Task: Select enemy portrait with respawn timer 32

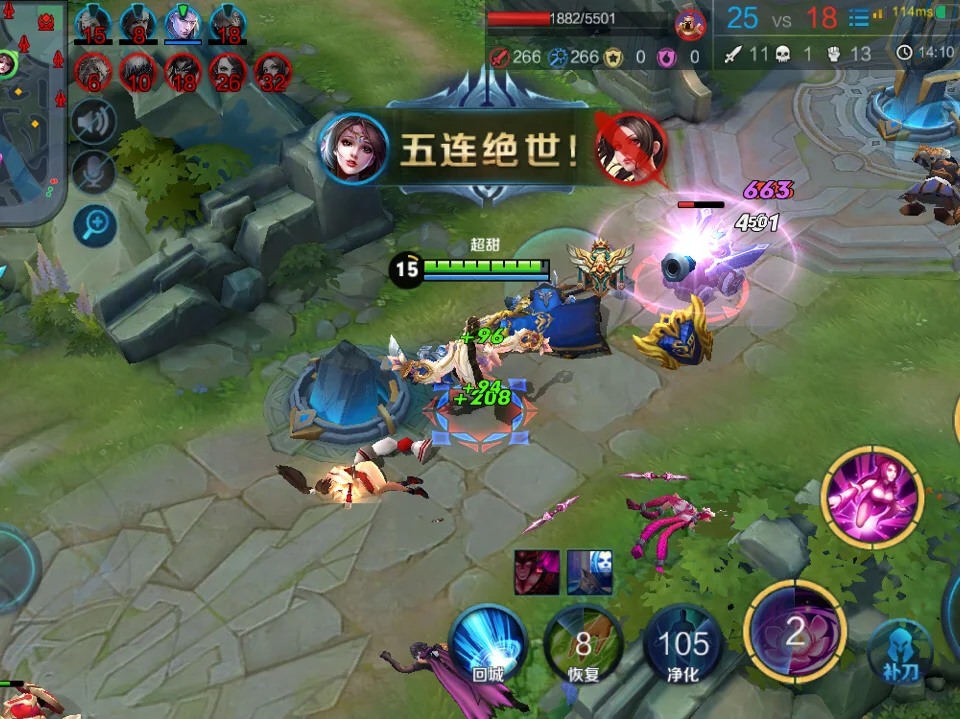Action: [273, 72]
